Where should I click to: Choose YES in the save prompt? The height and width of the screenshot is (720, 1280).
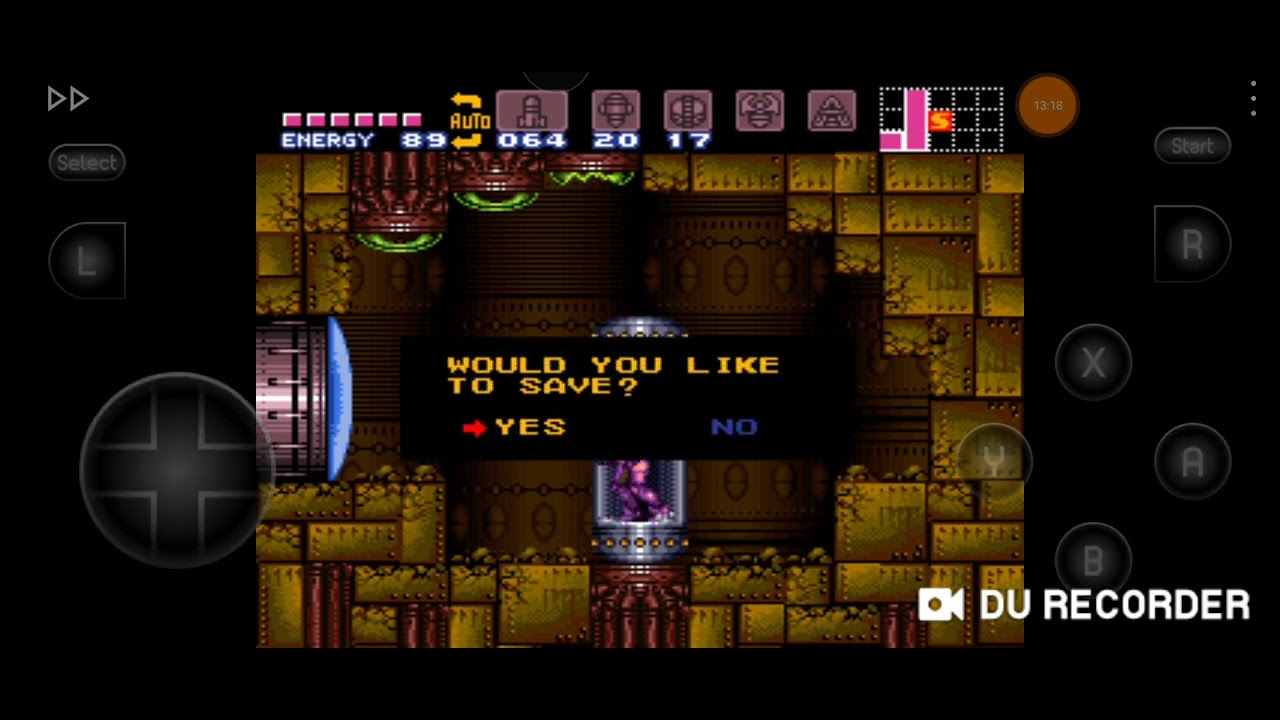(x=529, y=427)
